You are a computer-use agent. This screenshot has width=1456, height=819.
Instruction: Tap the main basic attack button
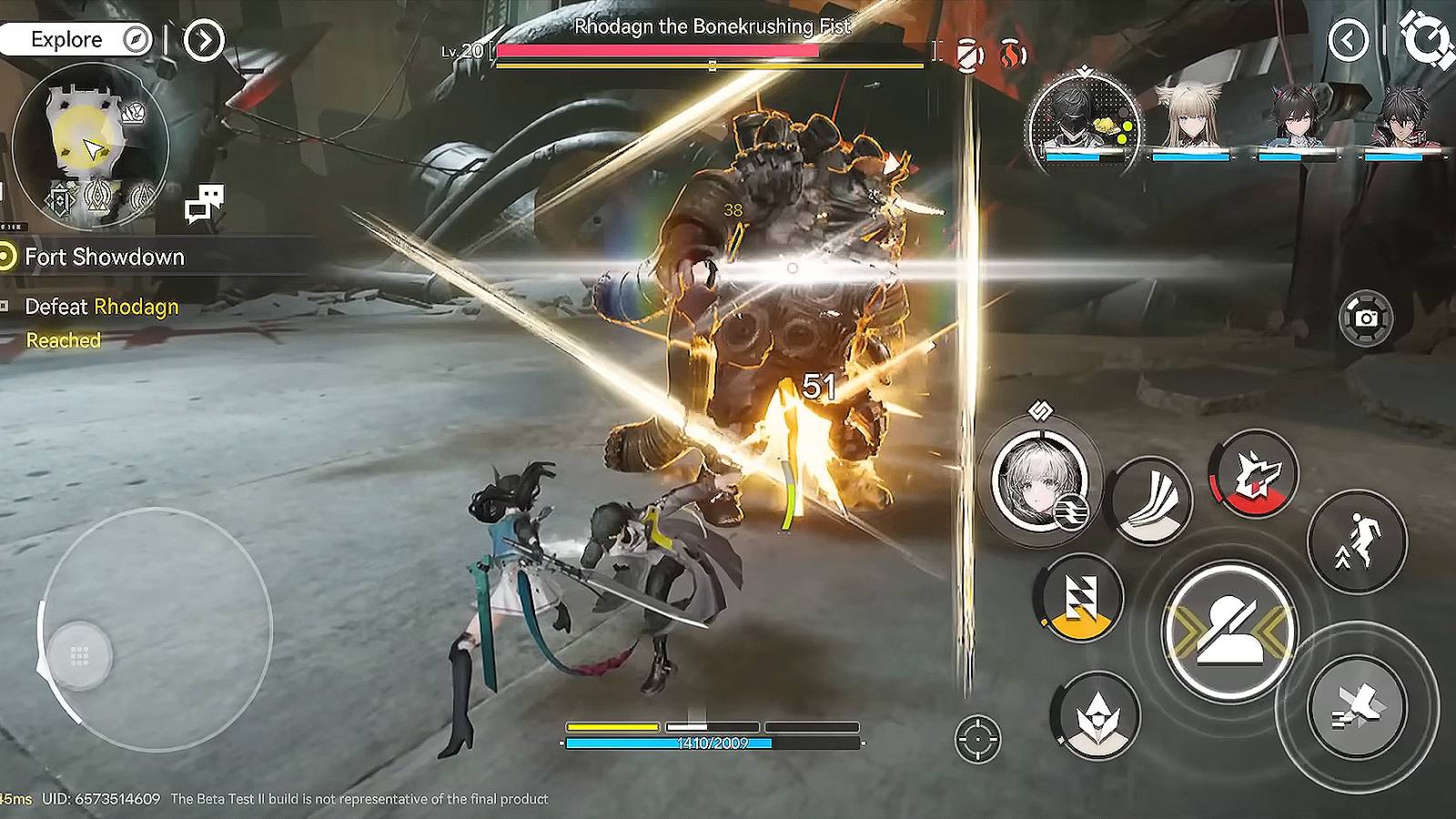pos(1229,631)
